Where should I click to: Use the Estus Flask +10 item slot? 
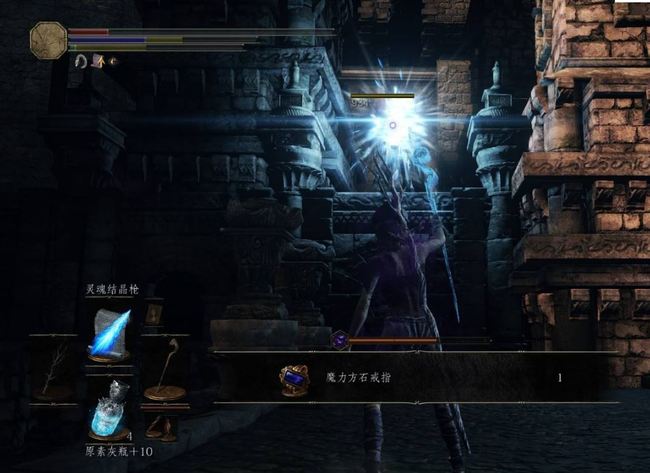coord(109,408)
